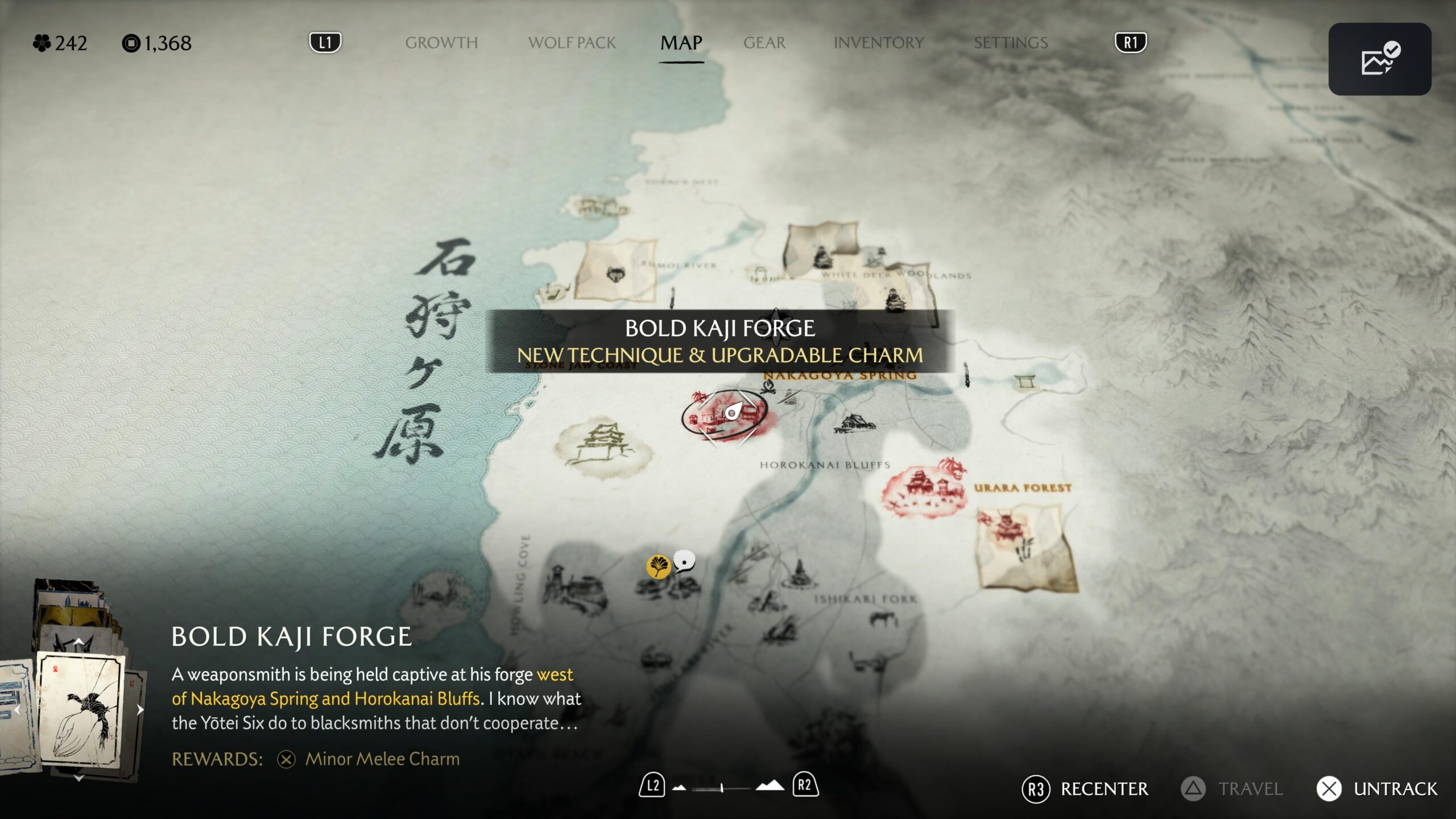Select the Map tab
Screen dimensions: 1456x819
coord(681,43)
